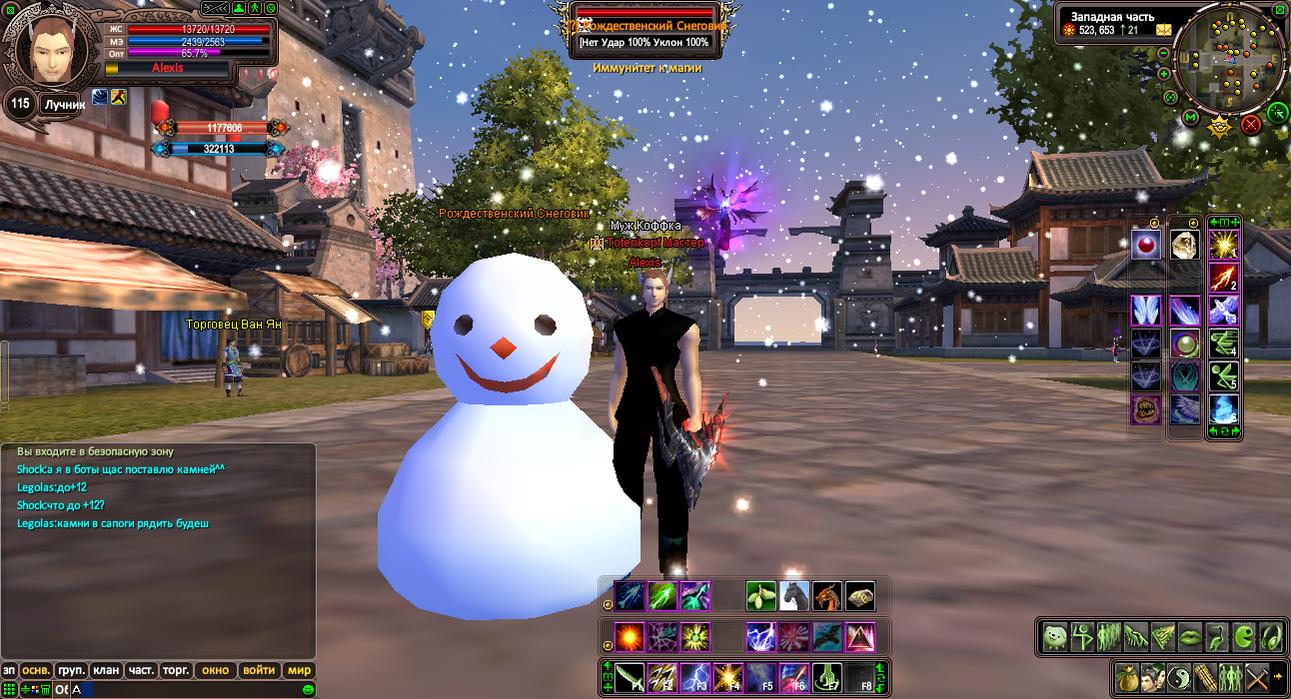Activate the F3 lightning skill
This screenshot has height=699, width=1291.
[x=695, y=677]
